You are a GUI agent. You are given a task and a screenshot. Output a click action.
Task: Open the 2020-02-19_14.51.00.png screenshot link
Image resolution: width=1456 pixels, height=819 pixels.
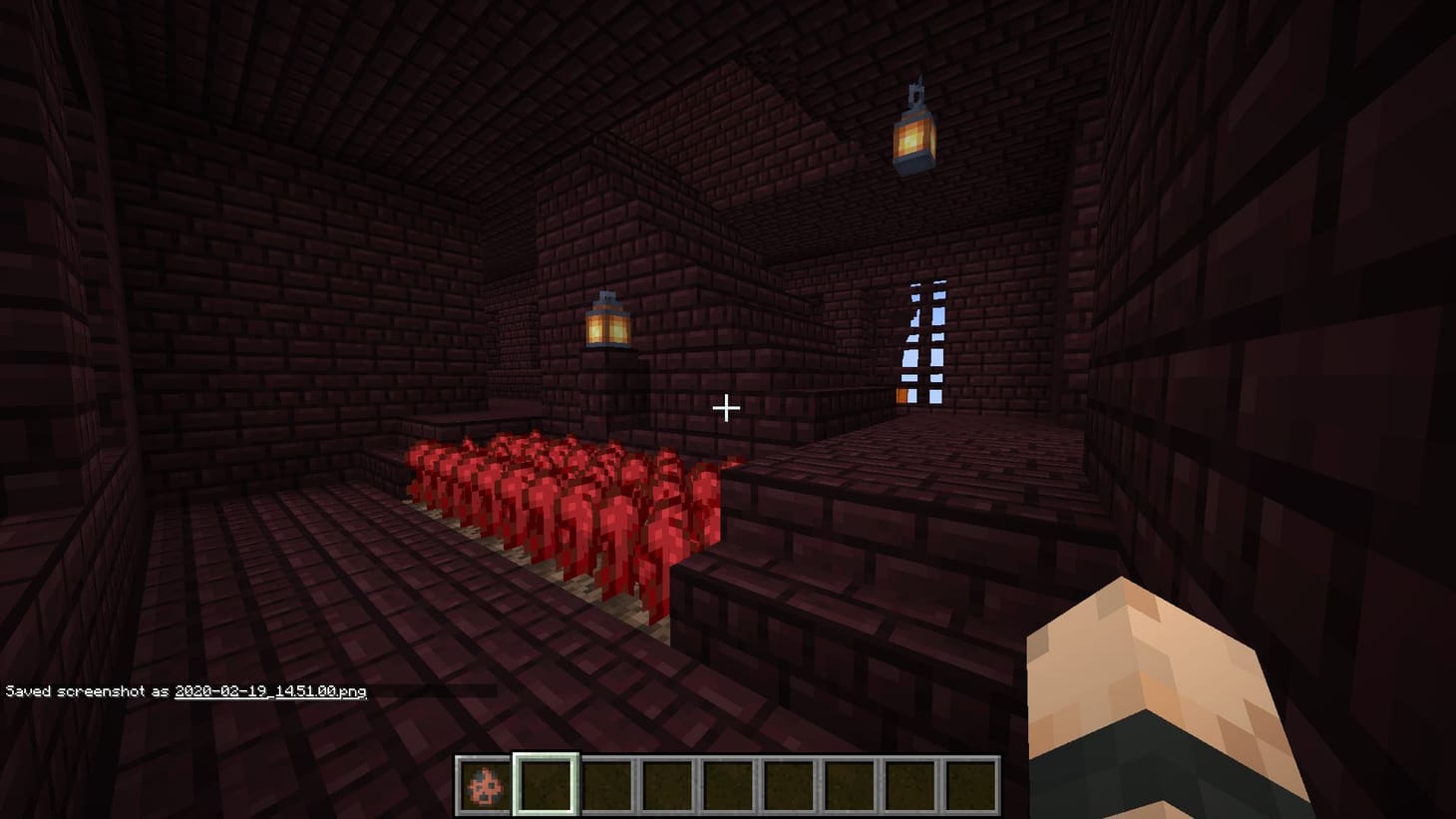(x=269, y=690)
